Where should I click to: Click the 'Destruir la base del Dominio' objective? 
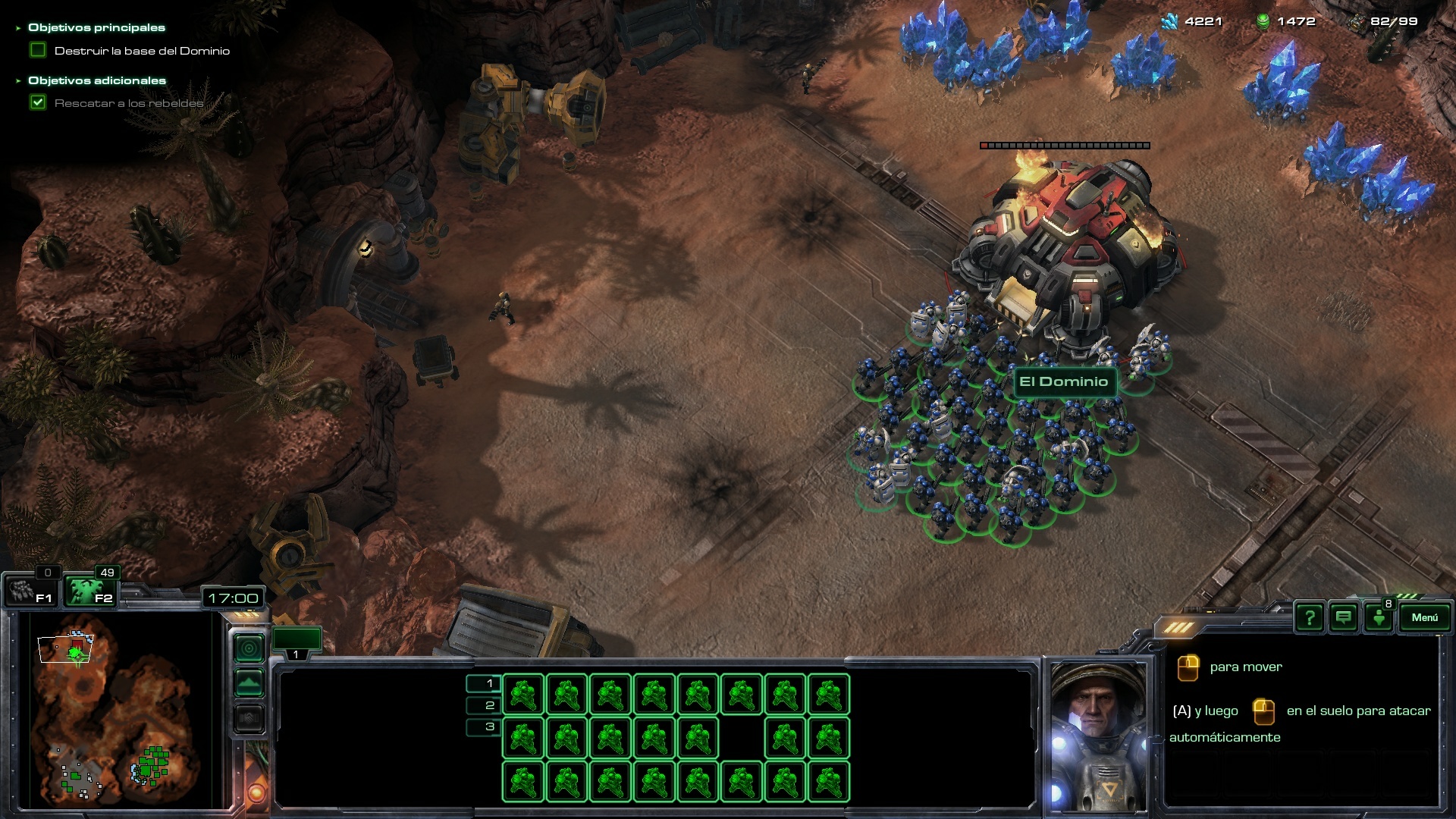pyautogui.click(x=142, y=51)
